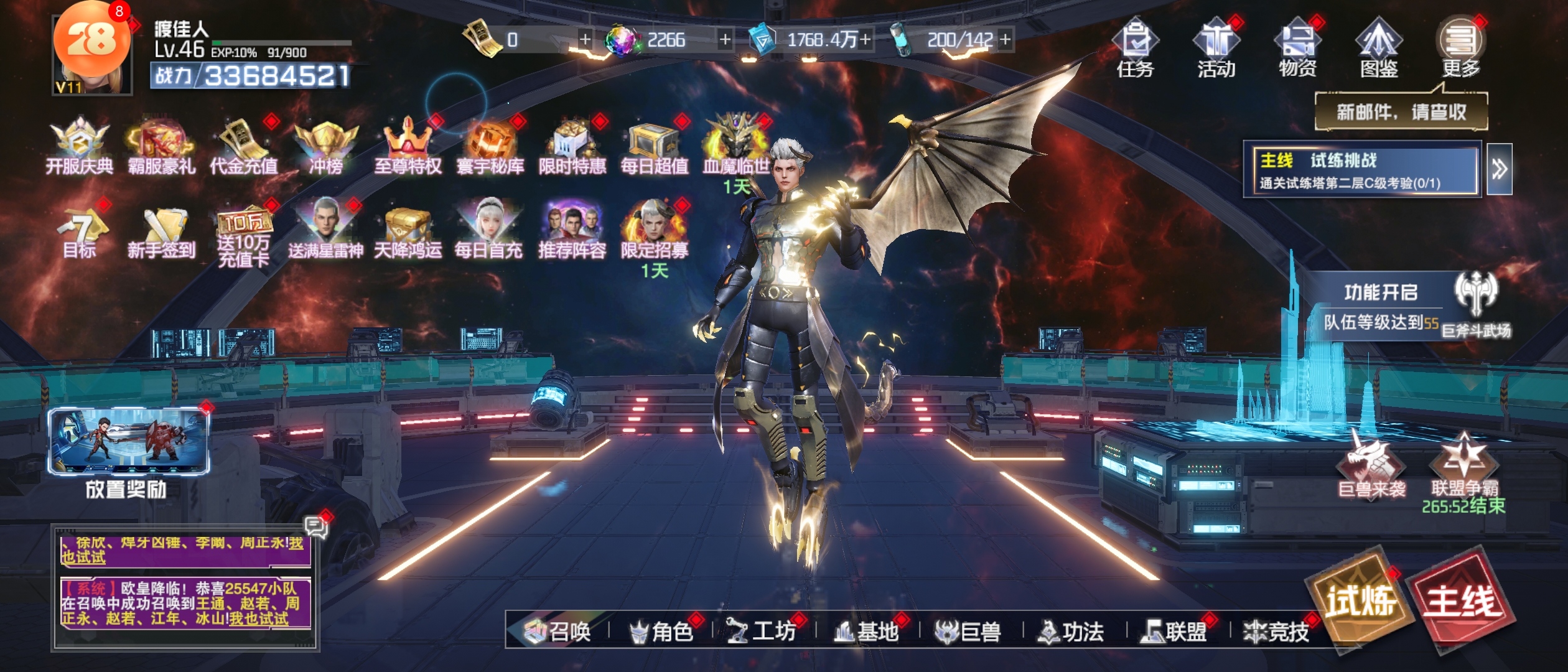Open the 竞技 arena menu

[1277, 632]
